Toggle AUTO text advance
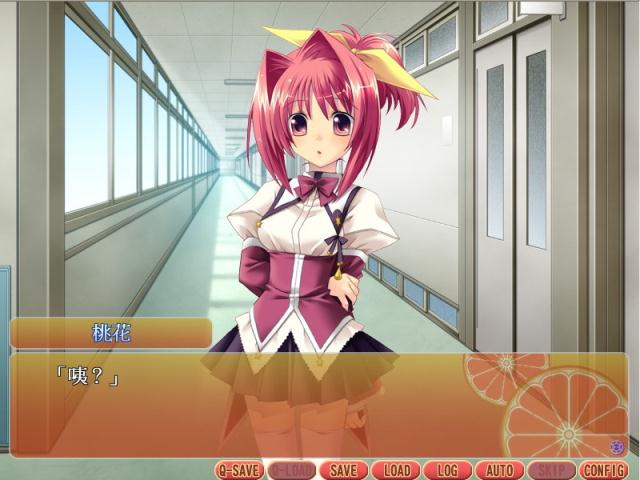Screen dimensions: 640x480 click(499, 470)
